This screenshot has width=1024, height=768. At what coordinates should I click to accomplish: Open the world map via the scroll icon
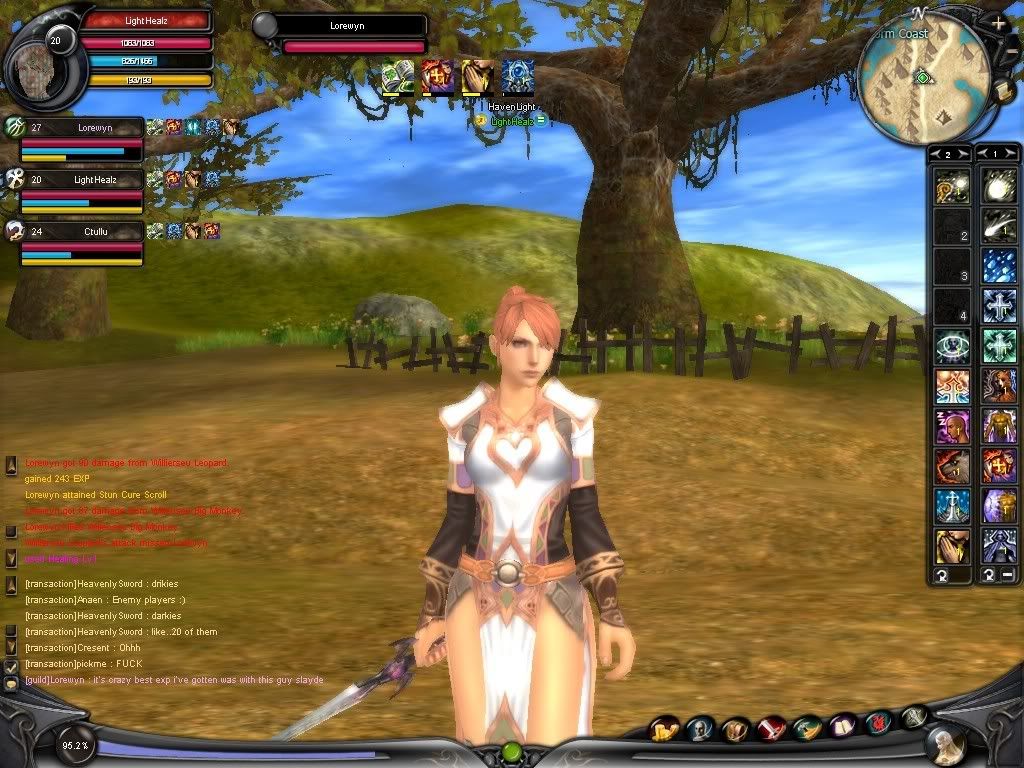pyautogui.click(x=1004, y=92)
